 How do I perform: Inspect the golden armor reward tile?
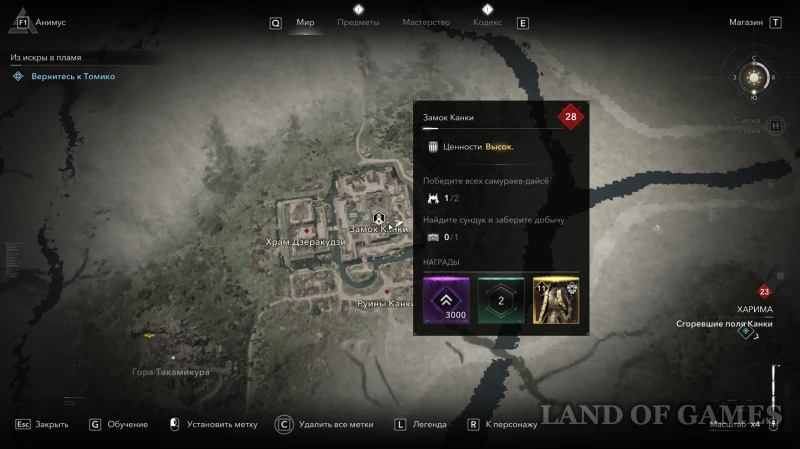pyautogui.click(x=556, y=300)
